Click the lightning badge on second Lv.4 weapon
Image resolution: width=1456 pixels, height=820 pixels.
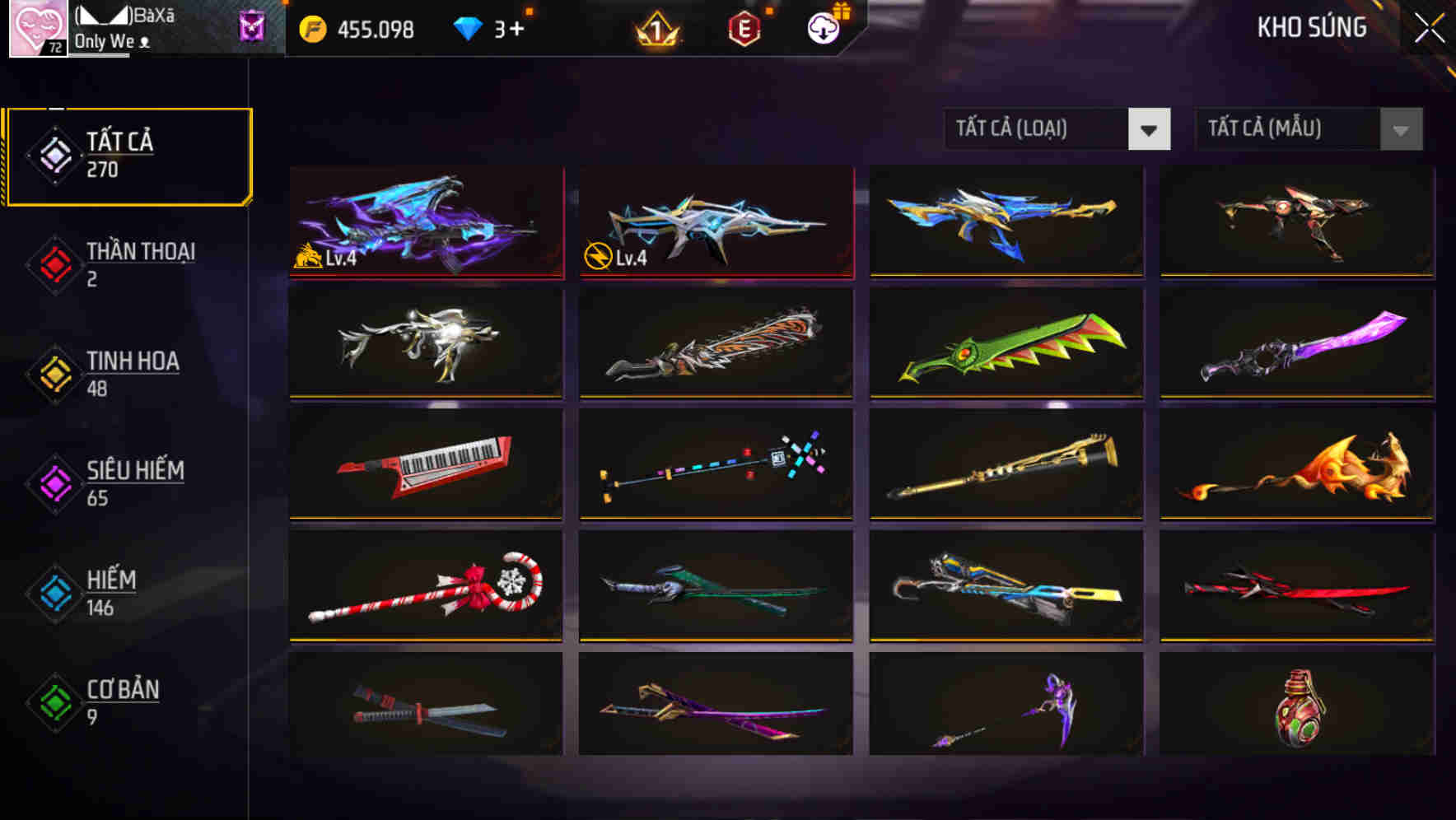[x=598, y=258]
